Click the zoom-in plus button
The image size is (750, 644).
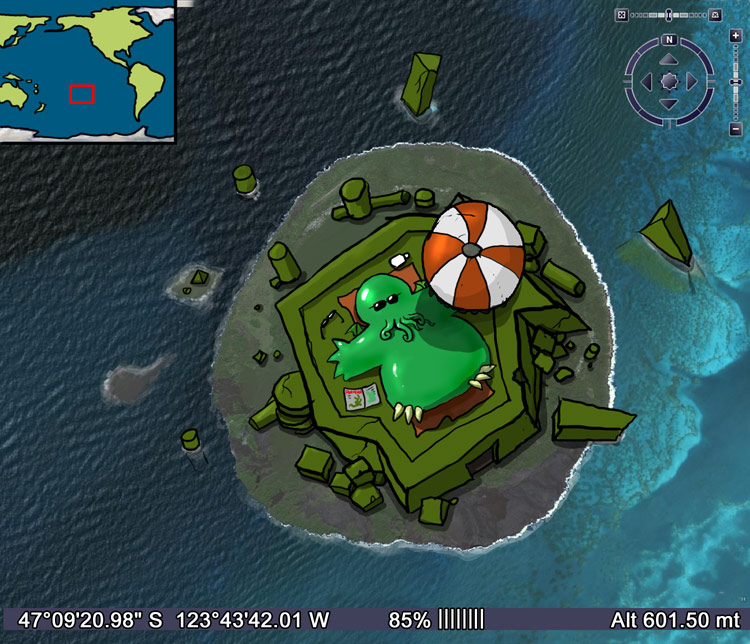coord(735,35)
